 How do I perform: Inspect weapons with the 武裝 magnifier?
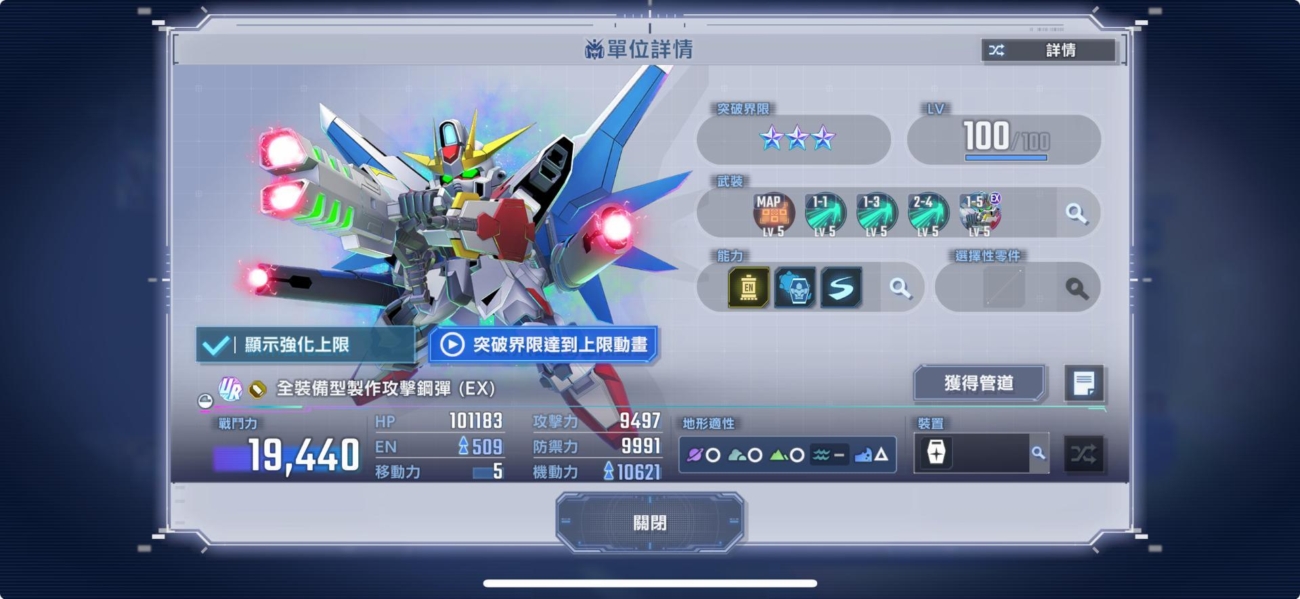tap(1076, 213)
